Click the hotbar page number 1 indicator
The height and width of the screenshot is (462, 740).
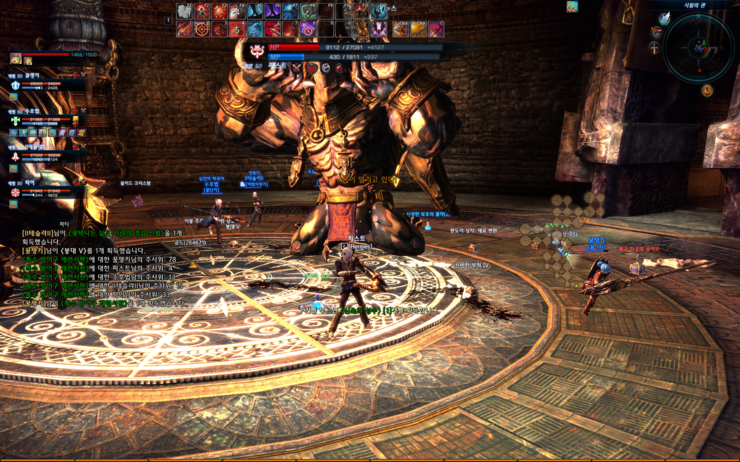169,19
